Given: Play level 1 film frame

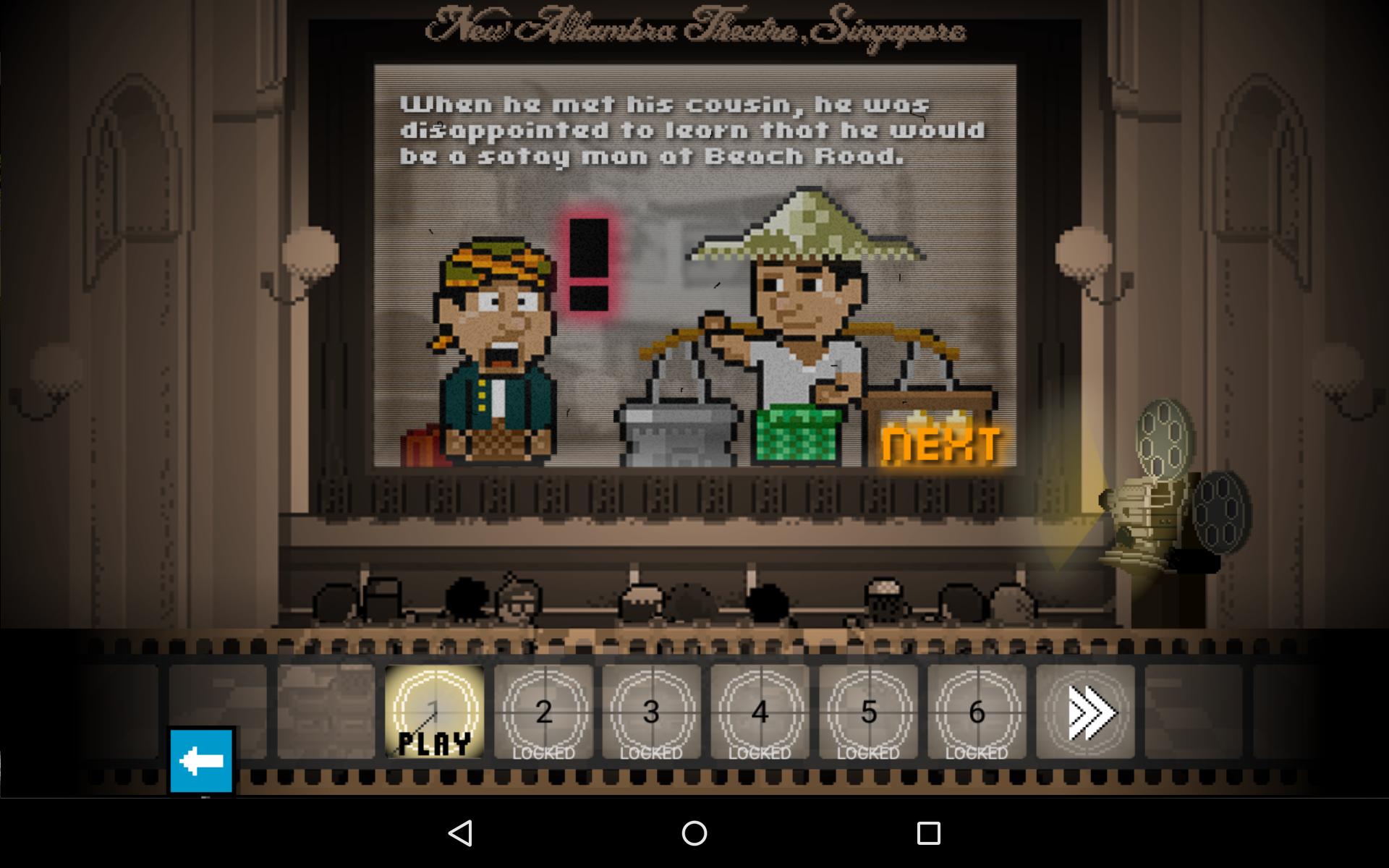Looking at the screenshot, I should pos(434,712).
